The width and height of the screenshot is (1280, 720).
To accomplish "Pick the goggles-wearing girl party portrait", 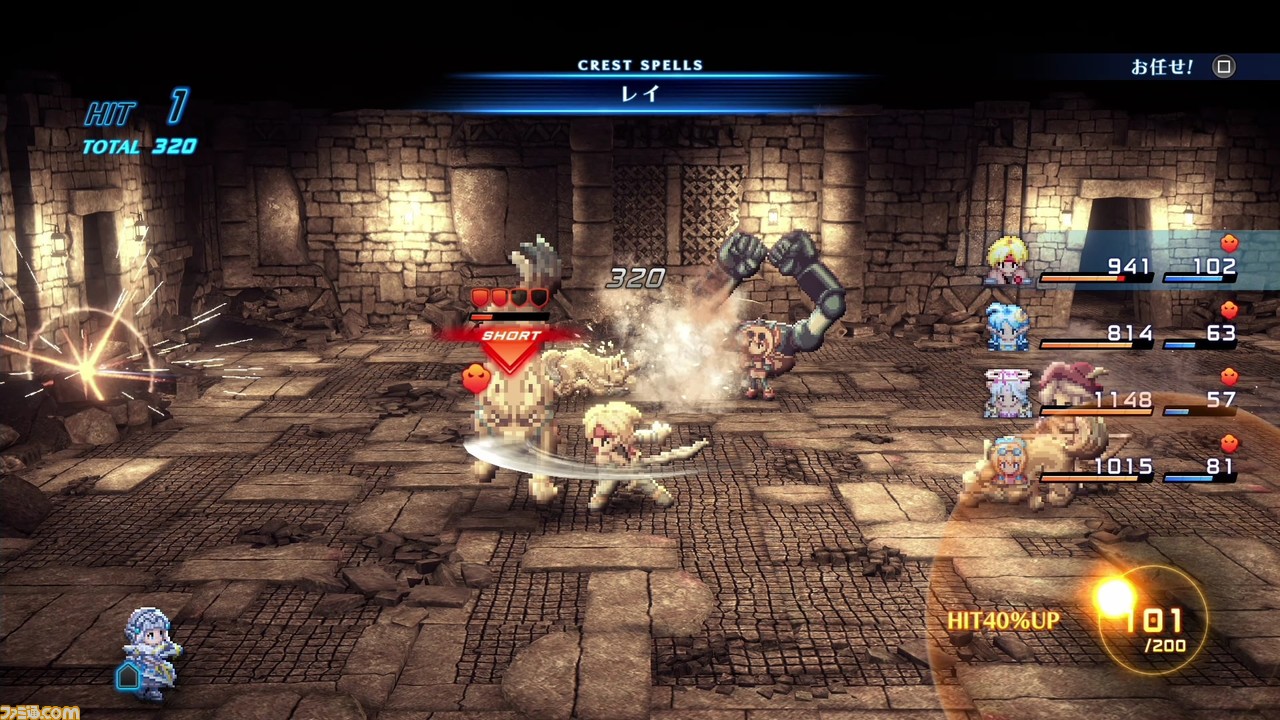I will [x=1007, y=460].
